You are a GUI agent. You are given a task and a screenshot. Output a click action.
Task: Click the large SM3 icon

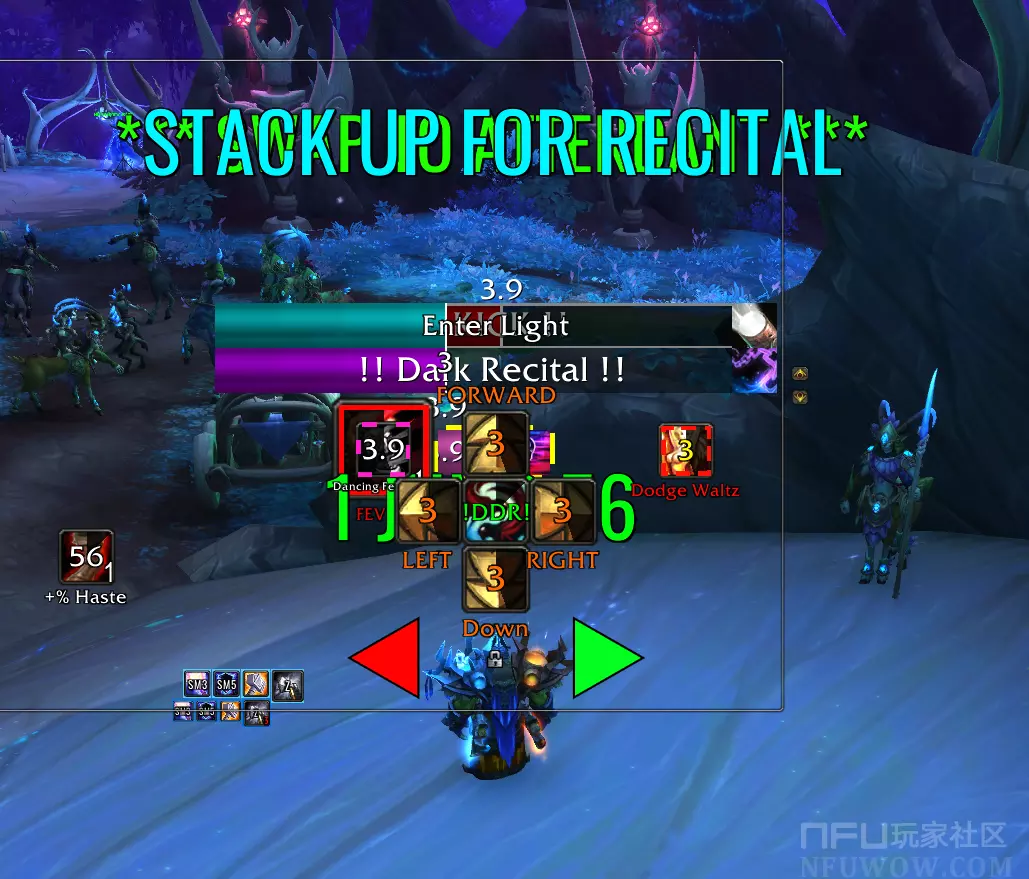[x=197, y=685]
